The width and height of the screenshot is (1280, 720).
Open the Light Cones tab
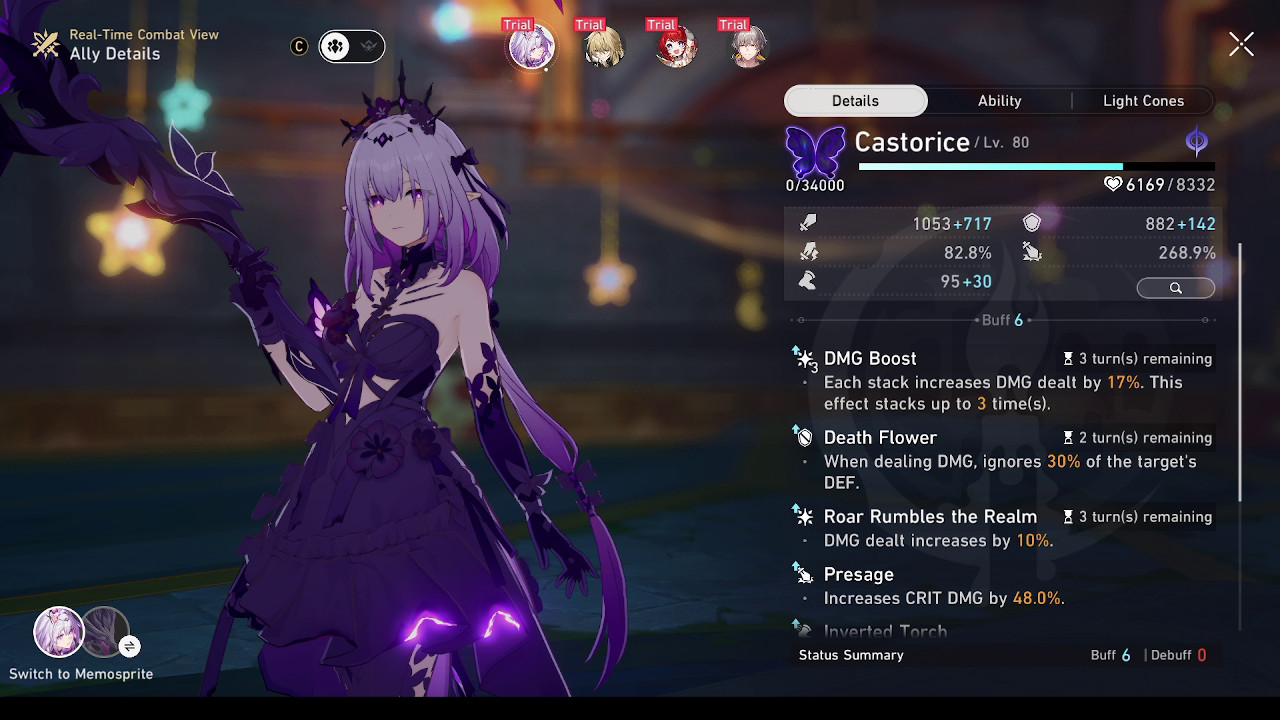(x=1143, y=100)
